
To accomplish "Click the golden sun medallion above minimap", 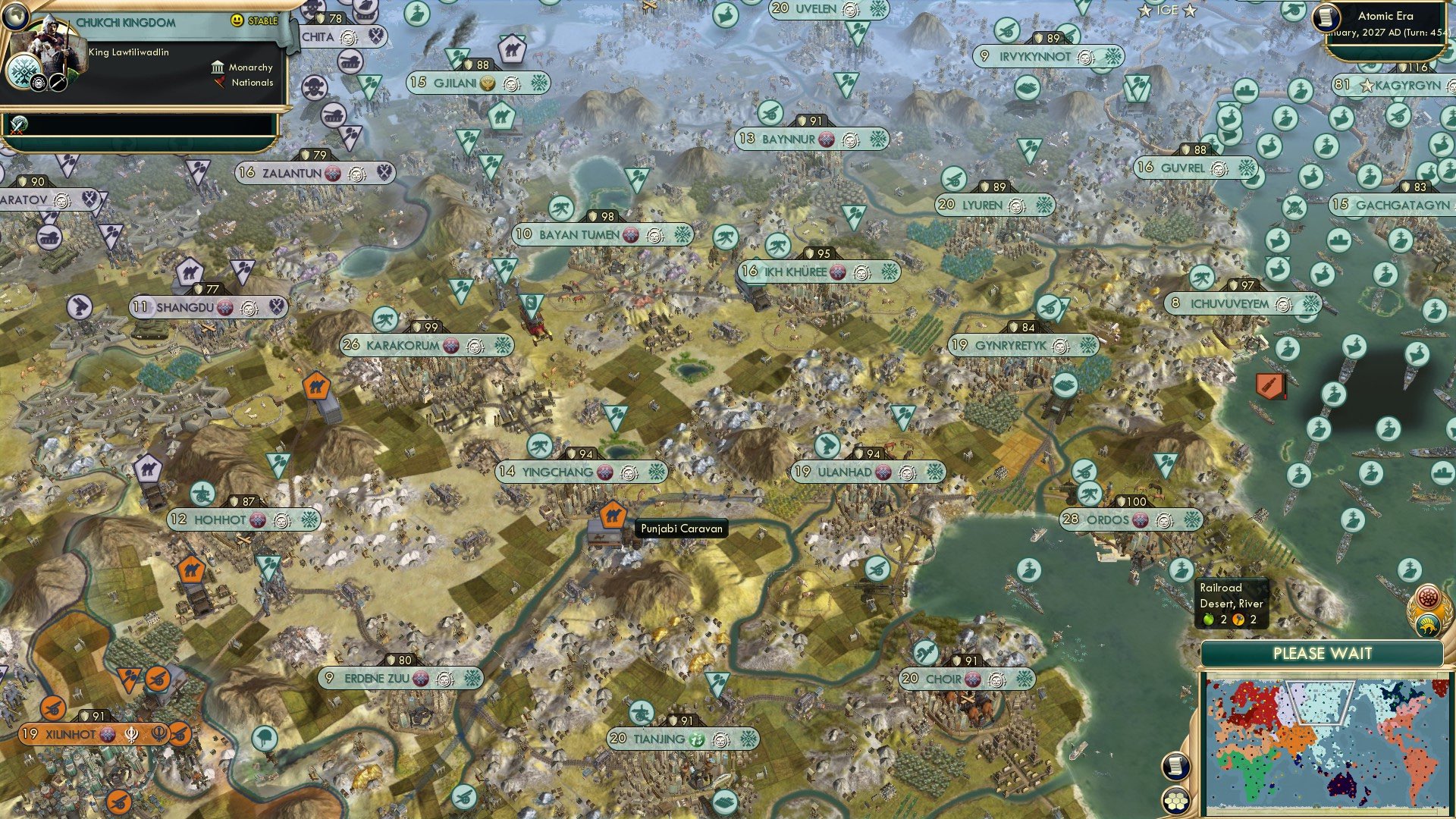I will pyautogui.click(x=1427, y=598).
